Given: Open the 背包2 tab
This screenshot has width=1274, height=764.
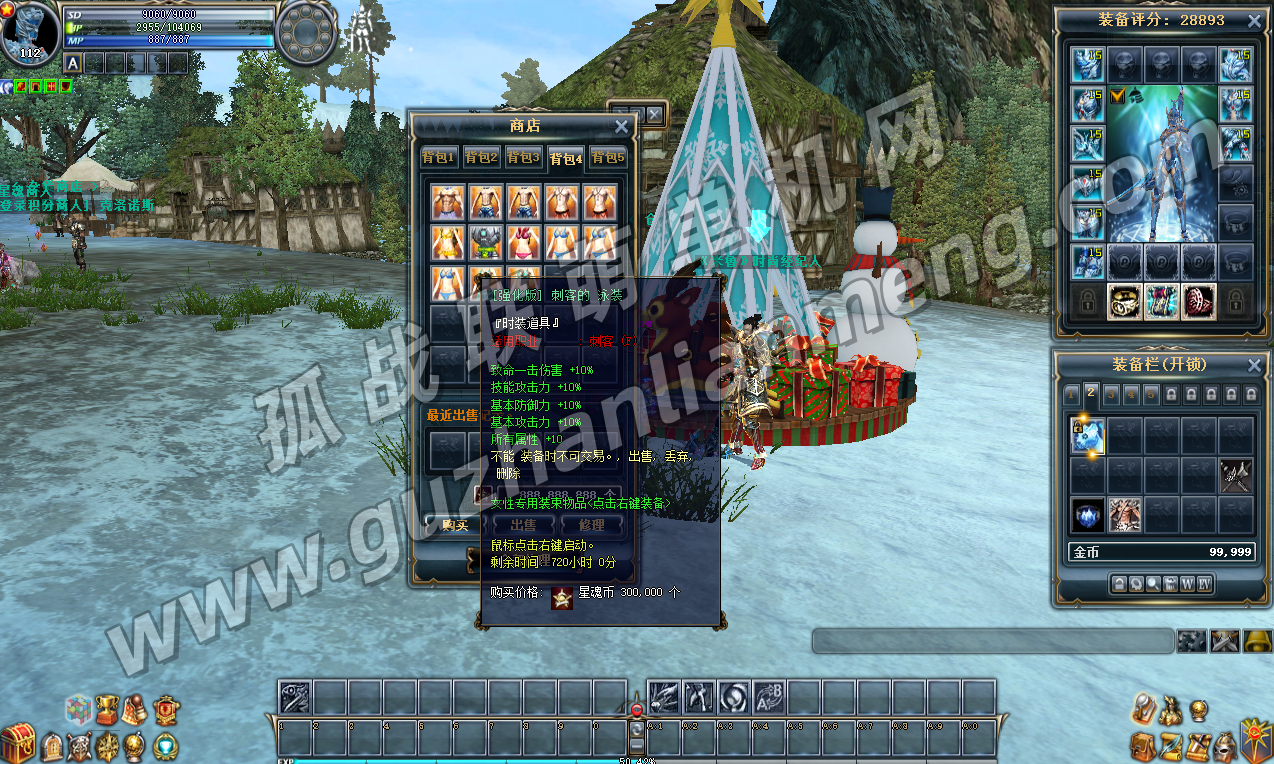Looking at the screenshot, I should pyautogui.click(x=481, y=158).
